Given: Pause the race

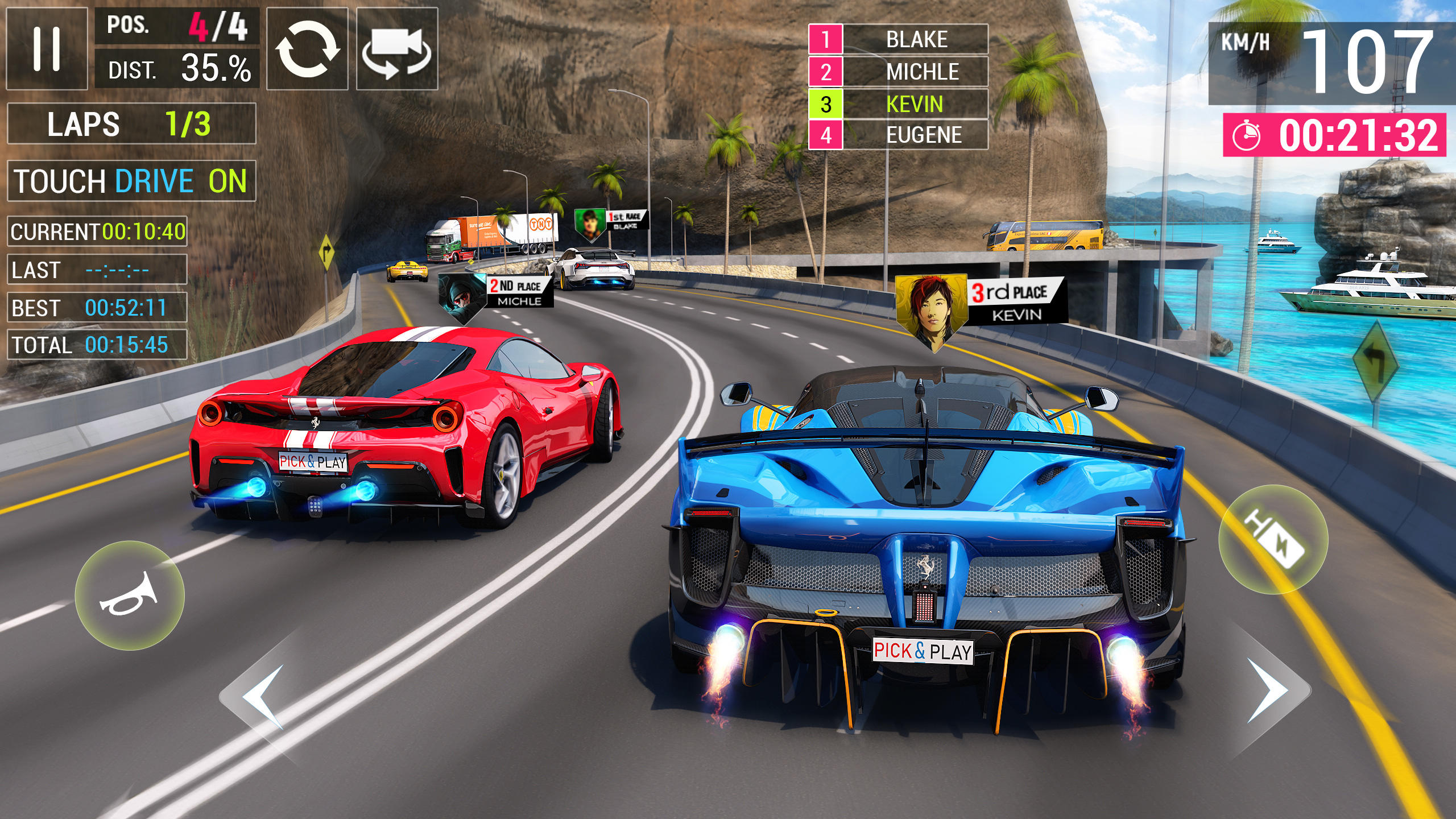Looking at the screenshot, I should (x=47, y=48).
